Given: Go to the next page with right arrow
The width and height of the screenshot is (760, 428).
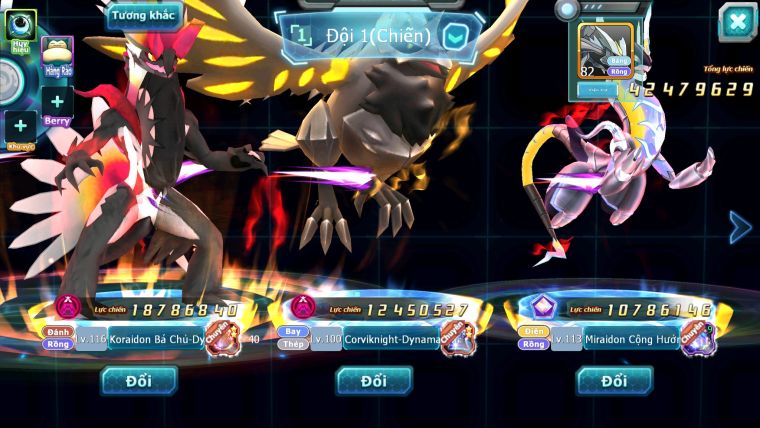Looking at the screenshot, I should [x=740, y=227].
